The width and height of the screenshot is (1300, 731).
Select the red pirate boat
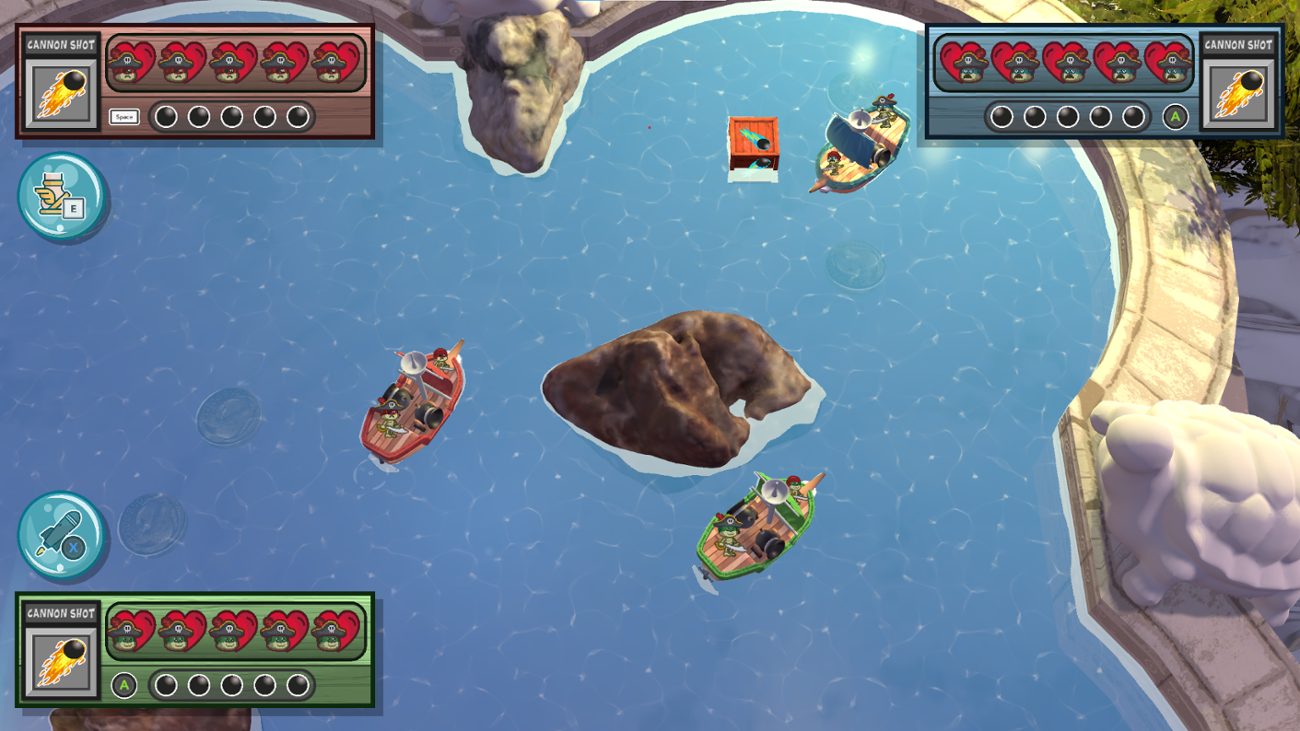[x=414, y=400]
